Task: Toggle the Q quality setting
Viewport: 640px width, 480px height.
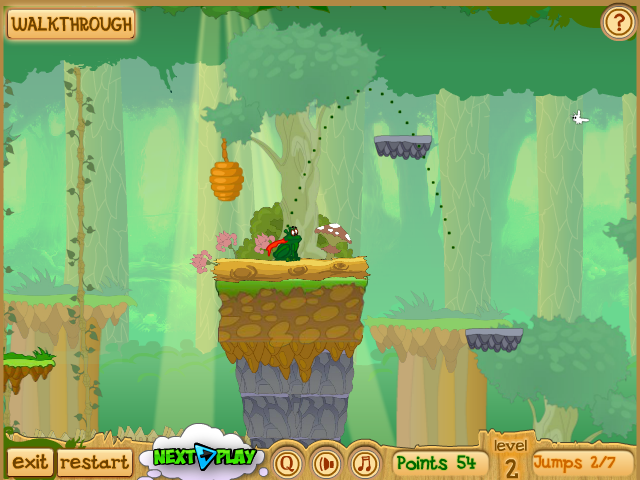Action: (288, 463)
